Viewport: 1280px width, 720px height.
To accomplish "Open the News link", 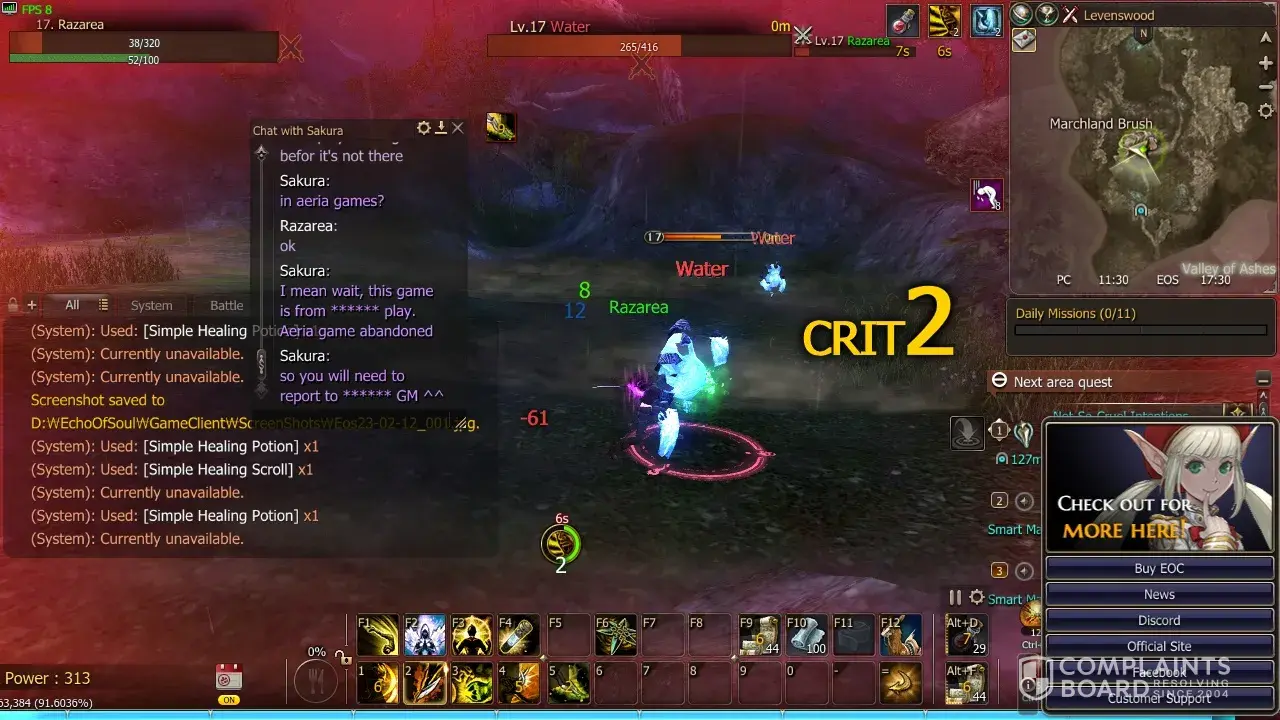I will 1159,594.
